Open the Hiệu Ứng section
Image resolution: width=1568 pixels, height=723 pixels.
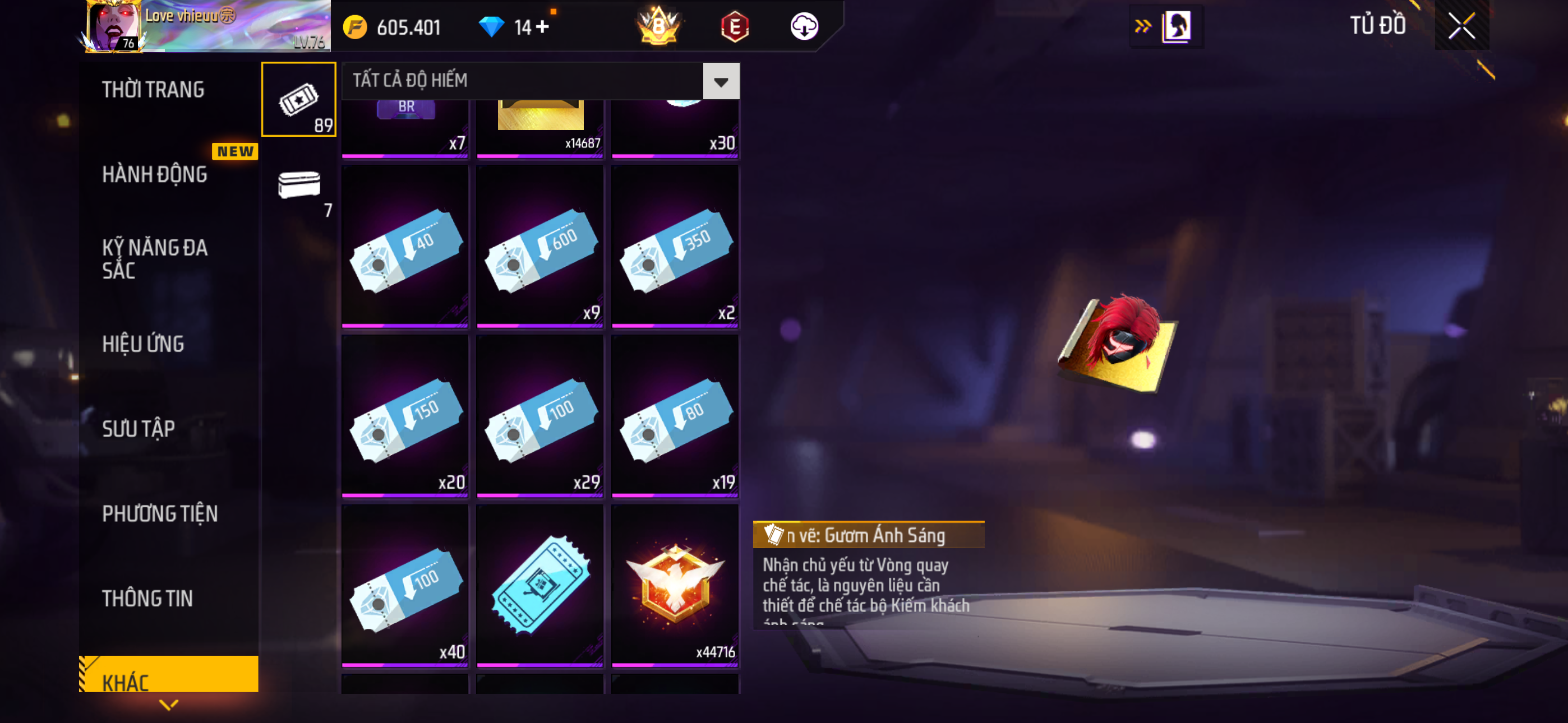point(143,344)
